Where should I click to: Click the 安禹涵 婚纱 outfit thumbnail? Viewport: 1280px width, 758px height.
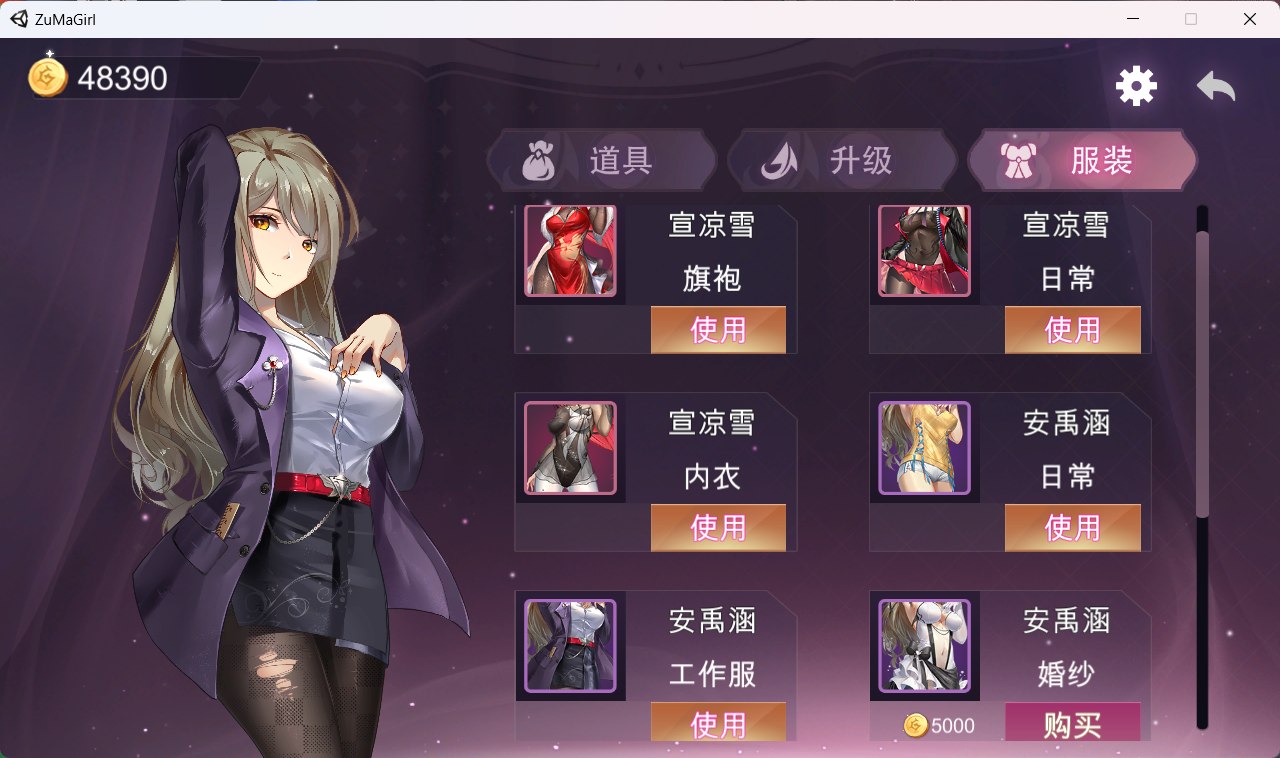click(924, 647)
